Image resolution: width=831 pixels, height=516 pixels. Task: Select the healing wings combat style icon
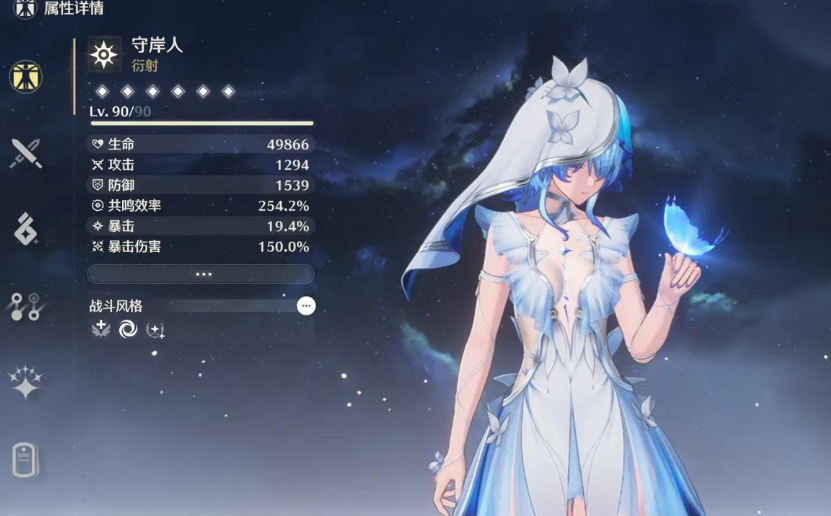pyautogui.click(x=100, y=329)
